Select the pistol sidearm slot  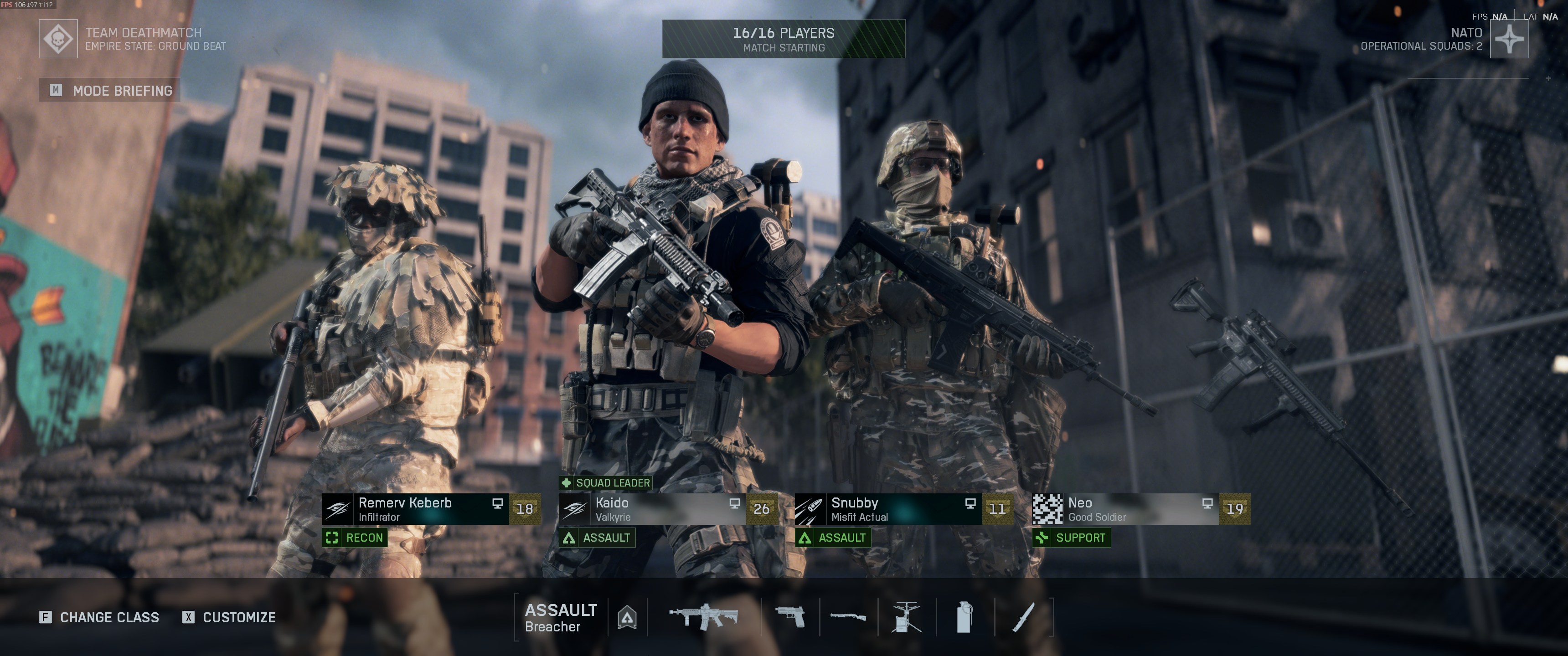790,617
